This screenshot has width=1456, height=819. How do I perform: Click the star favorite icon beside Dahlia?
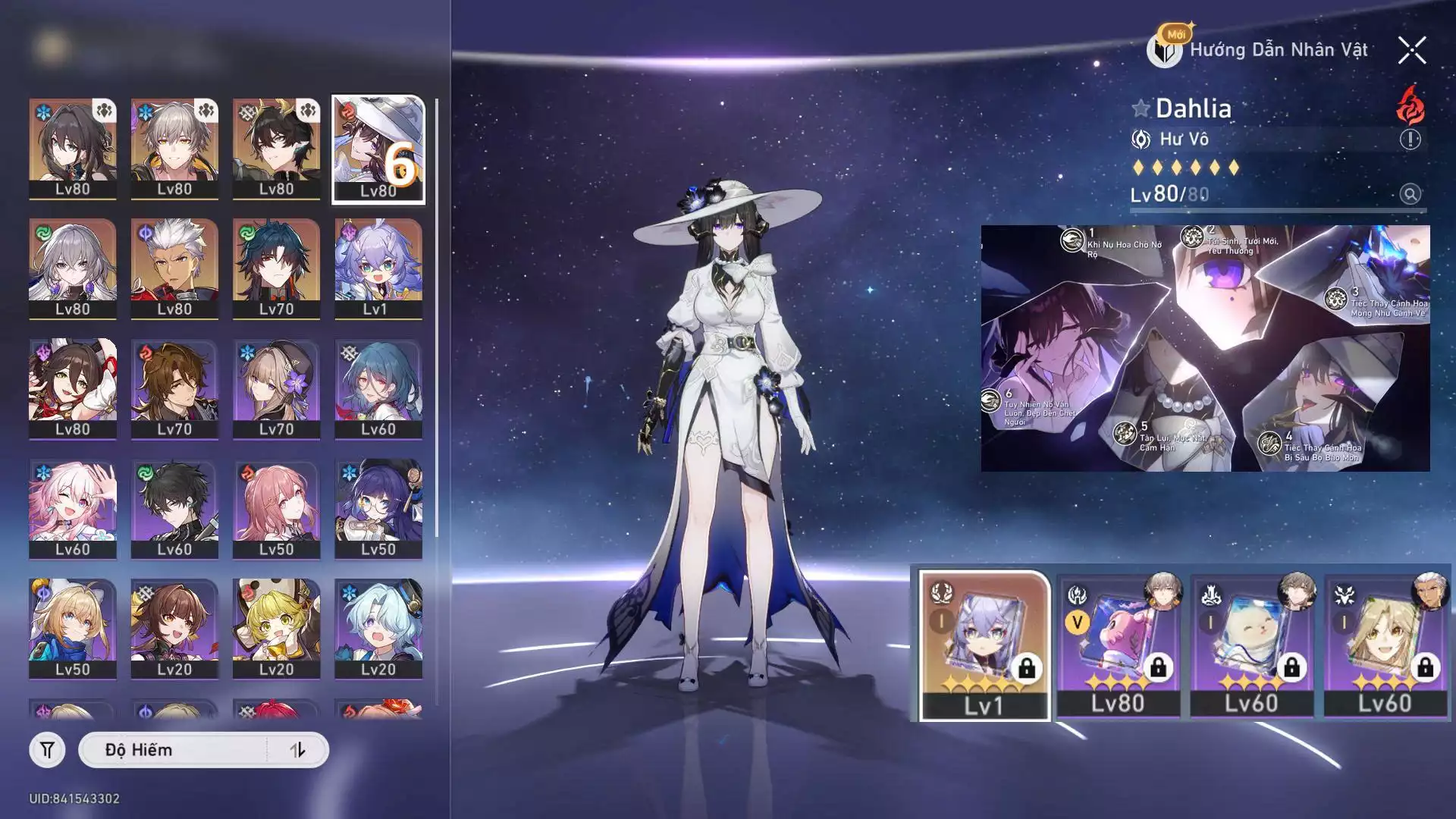pos(1141,108)
